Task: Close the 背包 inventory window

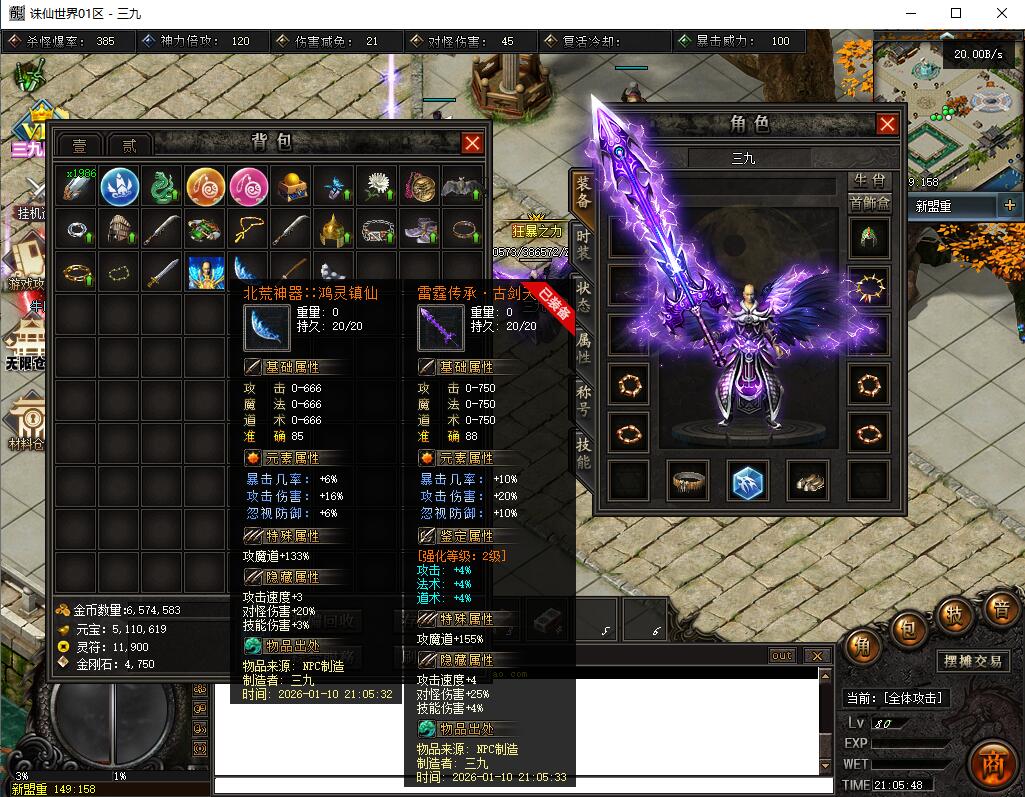Action: 473,143
